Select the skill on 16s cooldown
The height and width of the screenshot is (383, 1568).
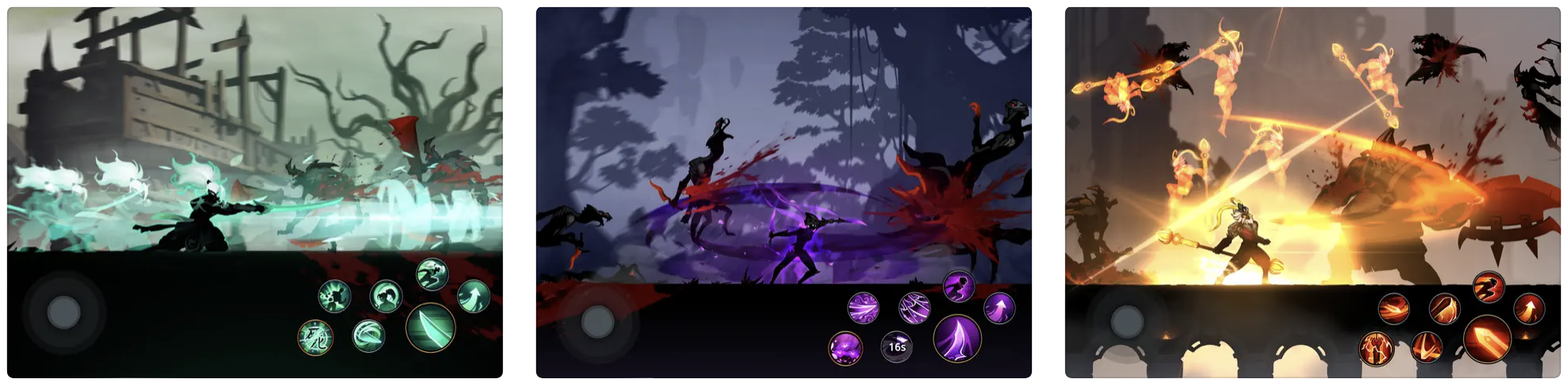coord(897,346)
